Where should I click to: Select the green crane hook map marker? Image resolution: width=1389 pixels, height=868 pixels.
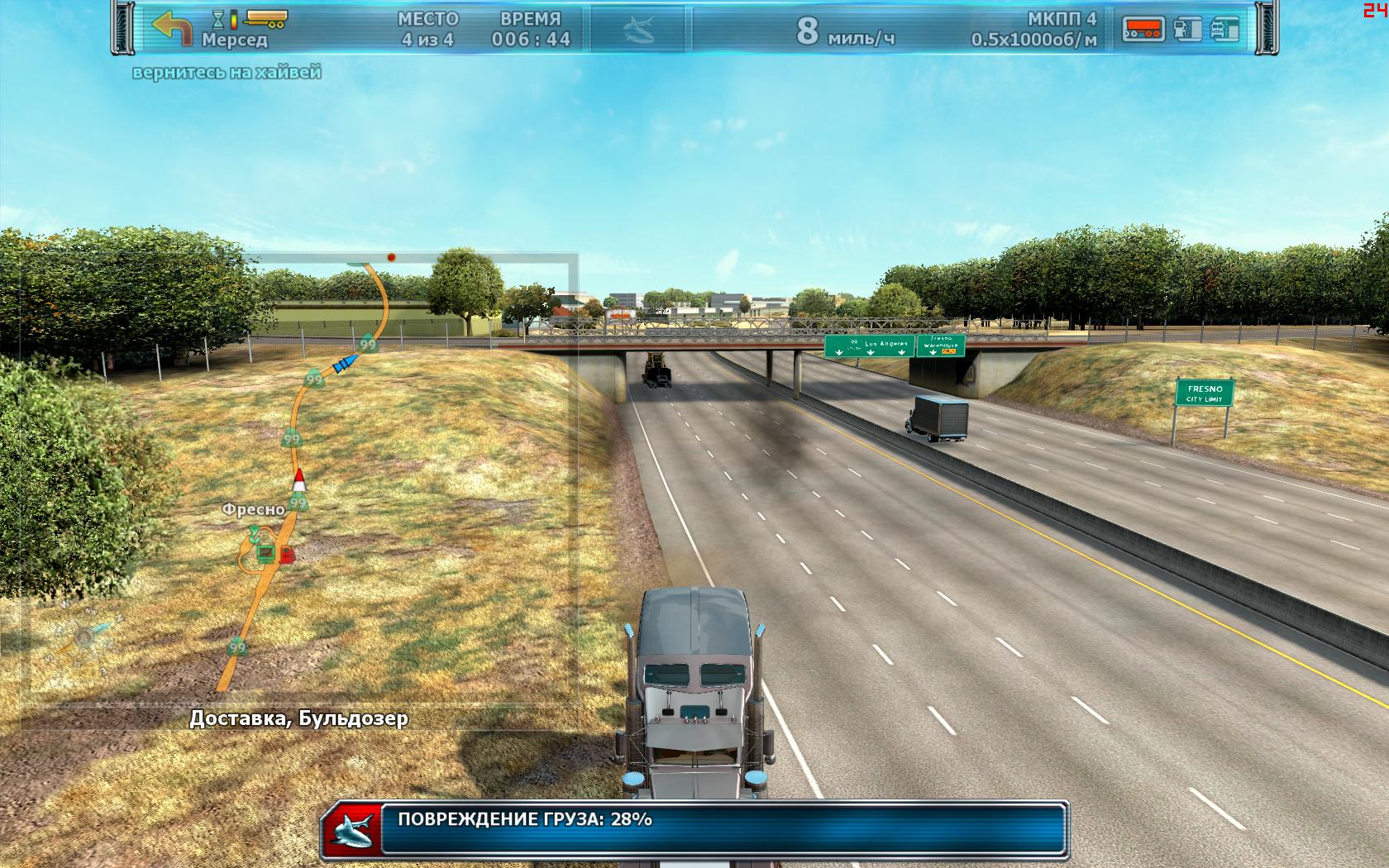(x=254, y=534)
